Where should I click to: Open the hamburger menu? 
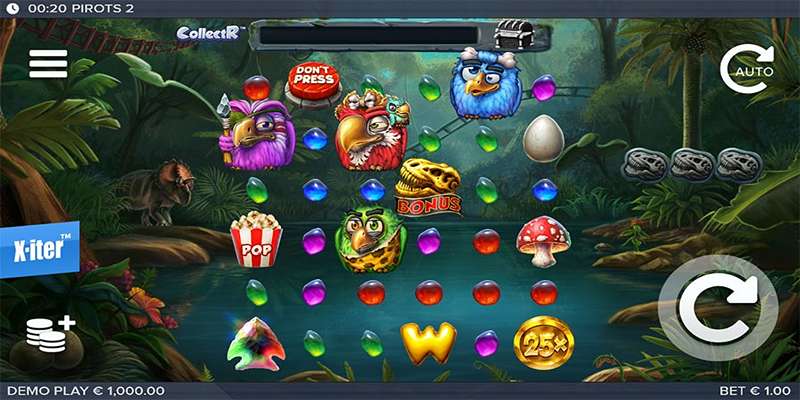[48, 63]
